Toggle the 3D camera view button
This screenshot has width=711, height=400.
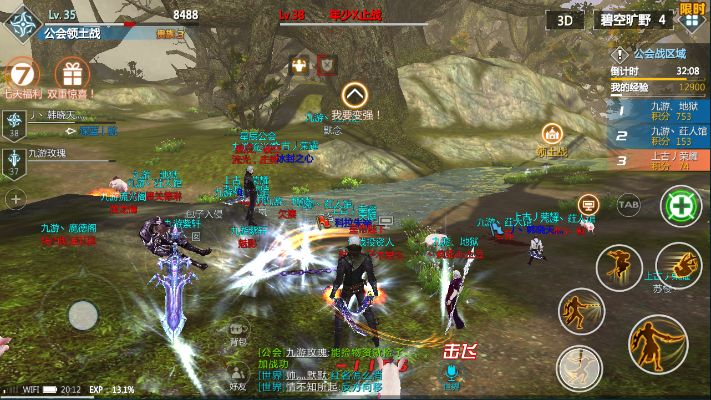565,19
